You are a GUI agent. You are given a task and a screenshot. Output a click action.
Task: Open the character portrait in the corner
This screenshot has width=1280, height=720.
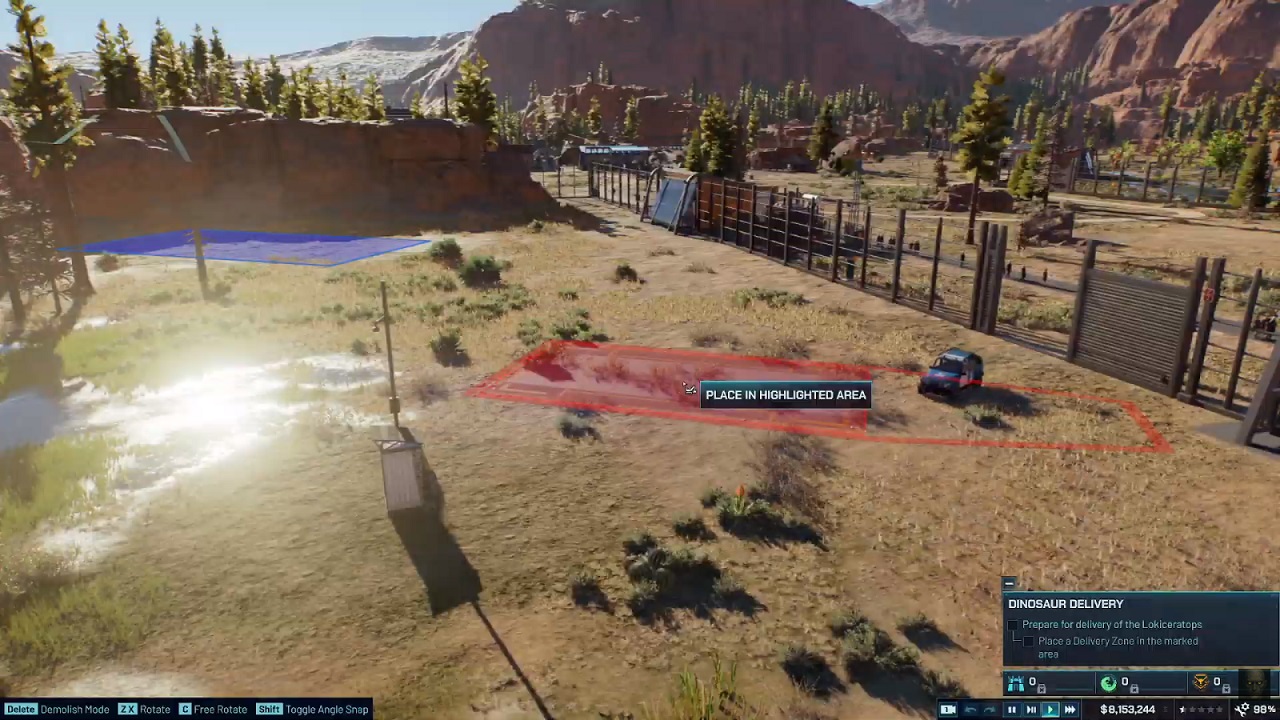click(1256, 684)
